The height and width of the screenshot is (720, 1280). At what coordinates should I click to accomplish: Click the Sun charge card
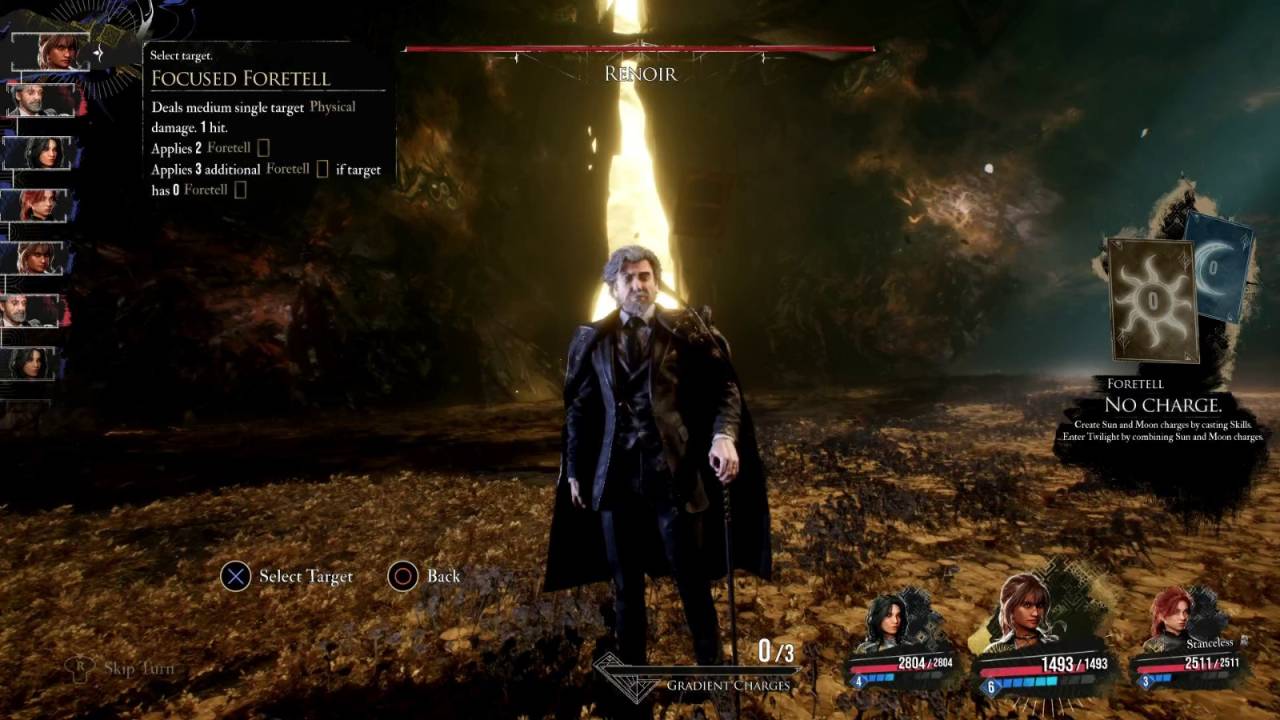pos(1152,300)
